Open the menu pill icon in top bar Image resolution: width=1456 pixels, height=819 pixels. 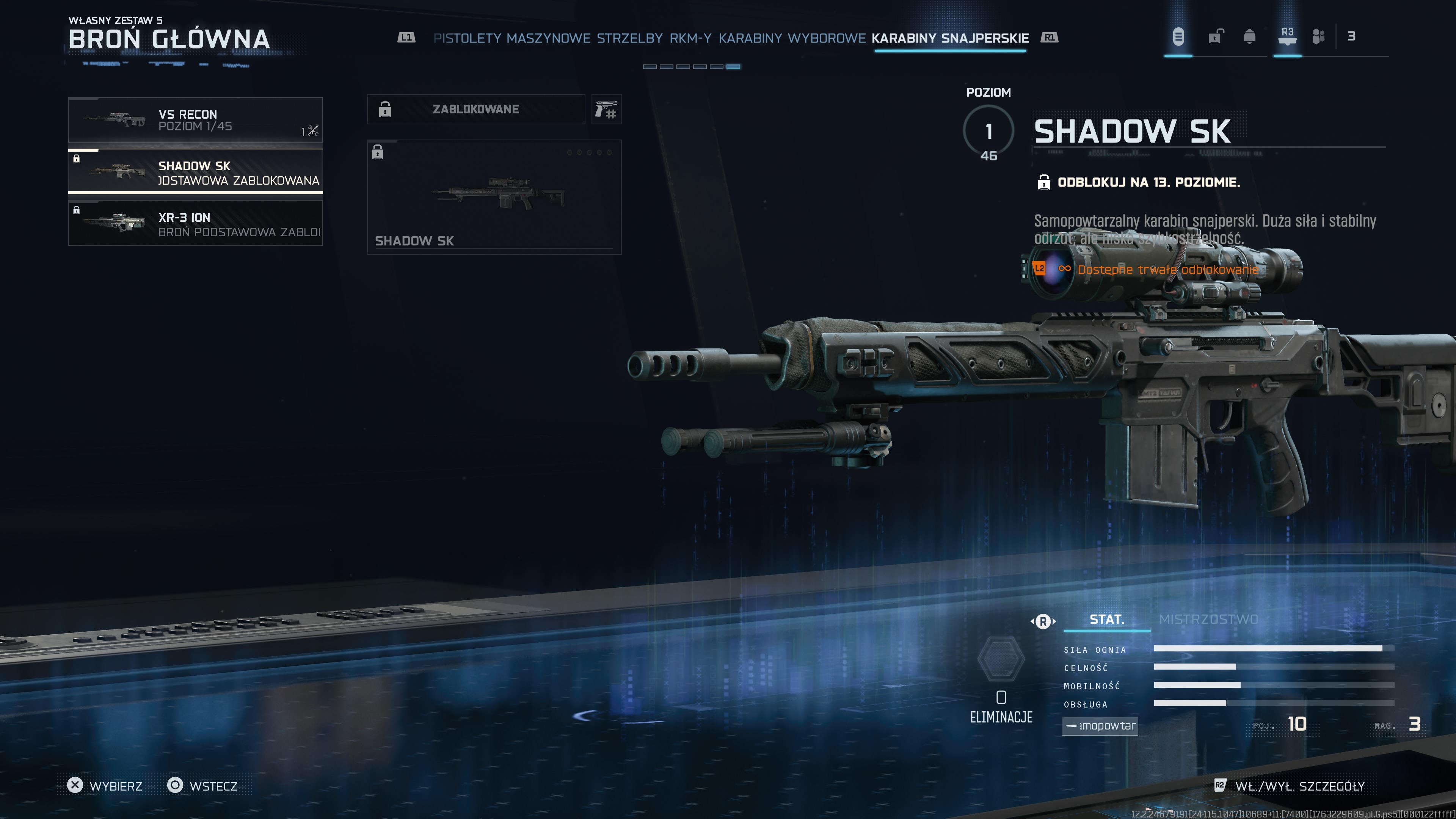pos(1178,37)
